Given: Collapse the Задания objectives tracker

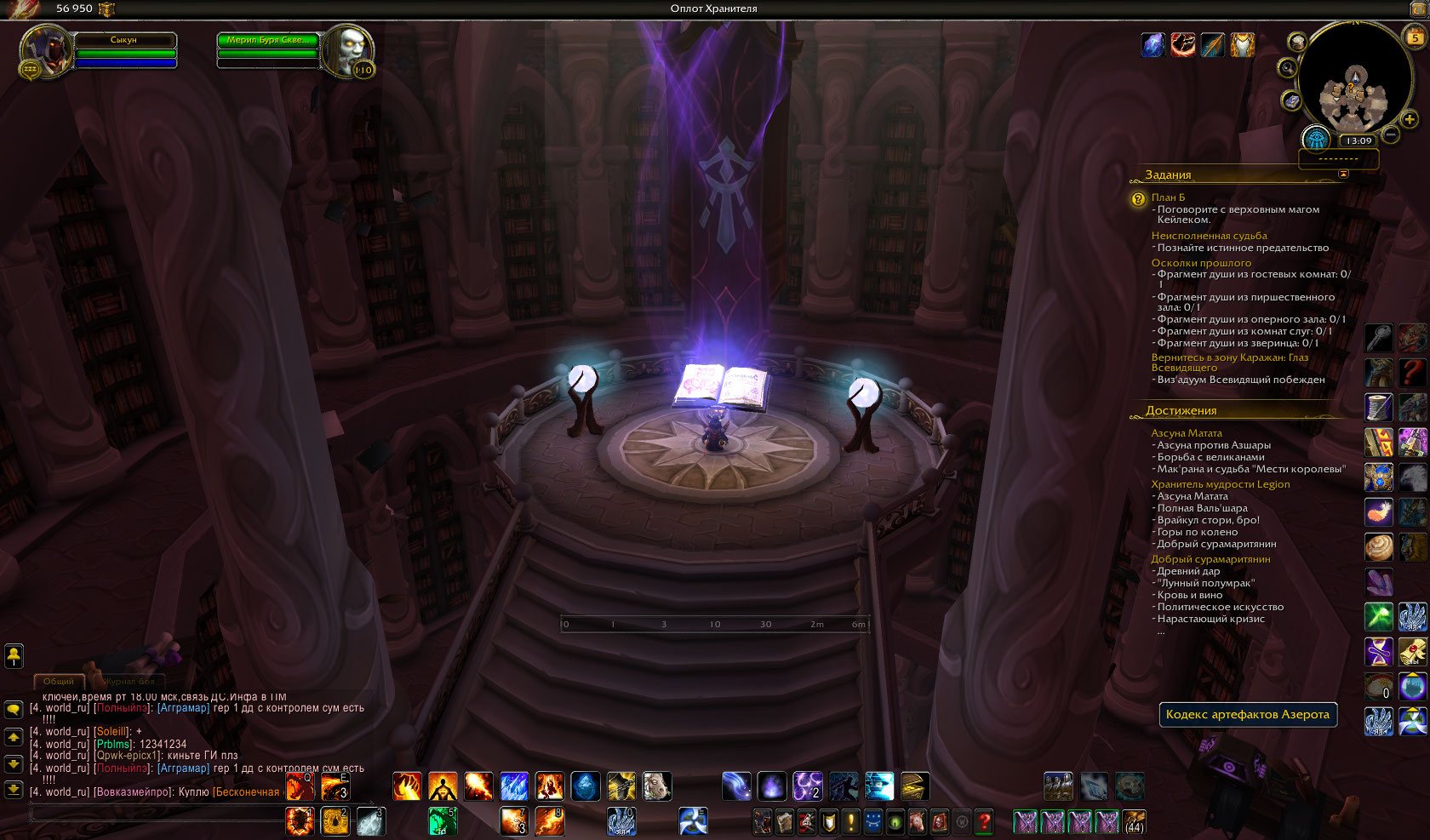Looking at the screenshot, I should (1343, 174).
